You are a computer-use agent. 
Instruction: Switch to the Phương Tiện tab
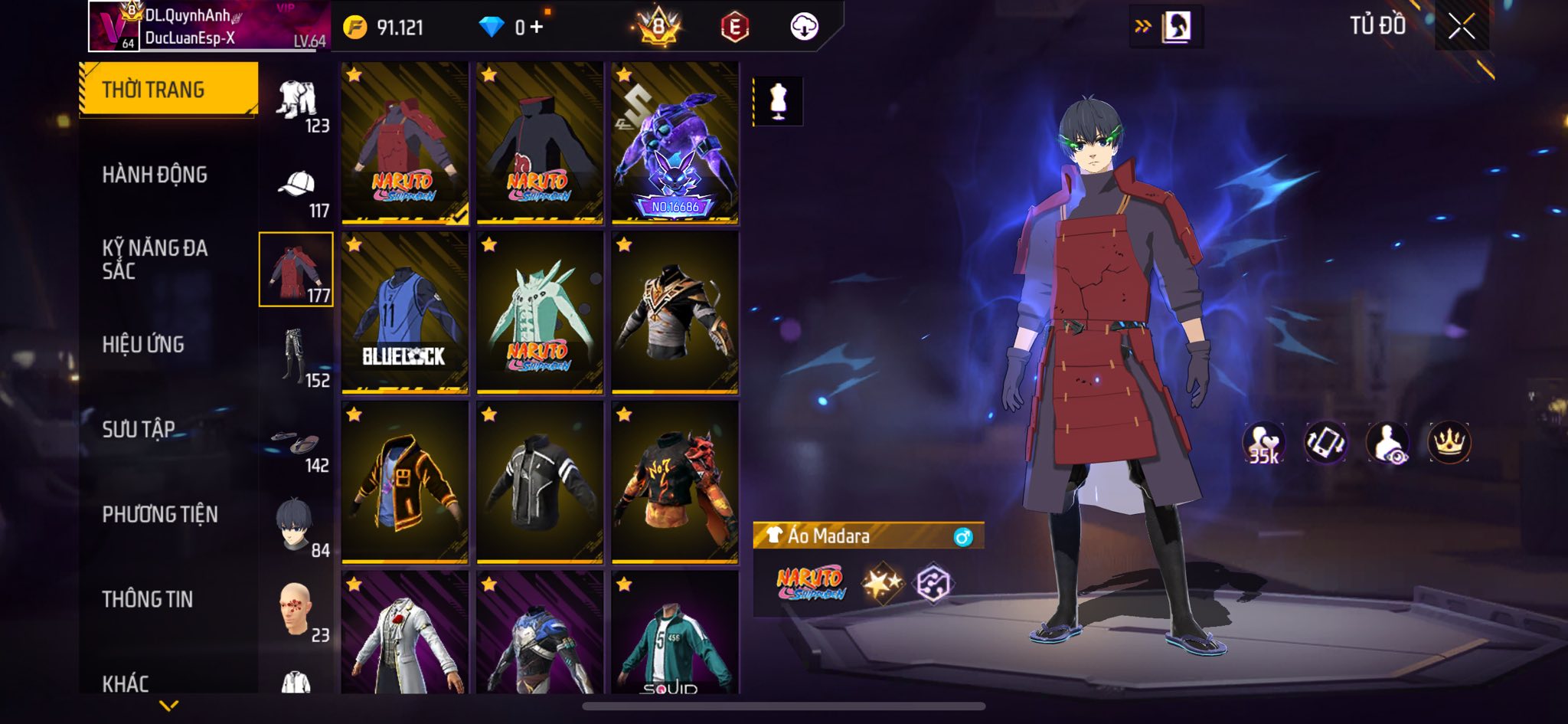pyautogui.click(x=160, y=514)
